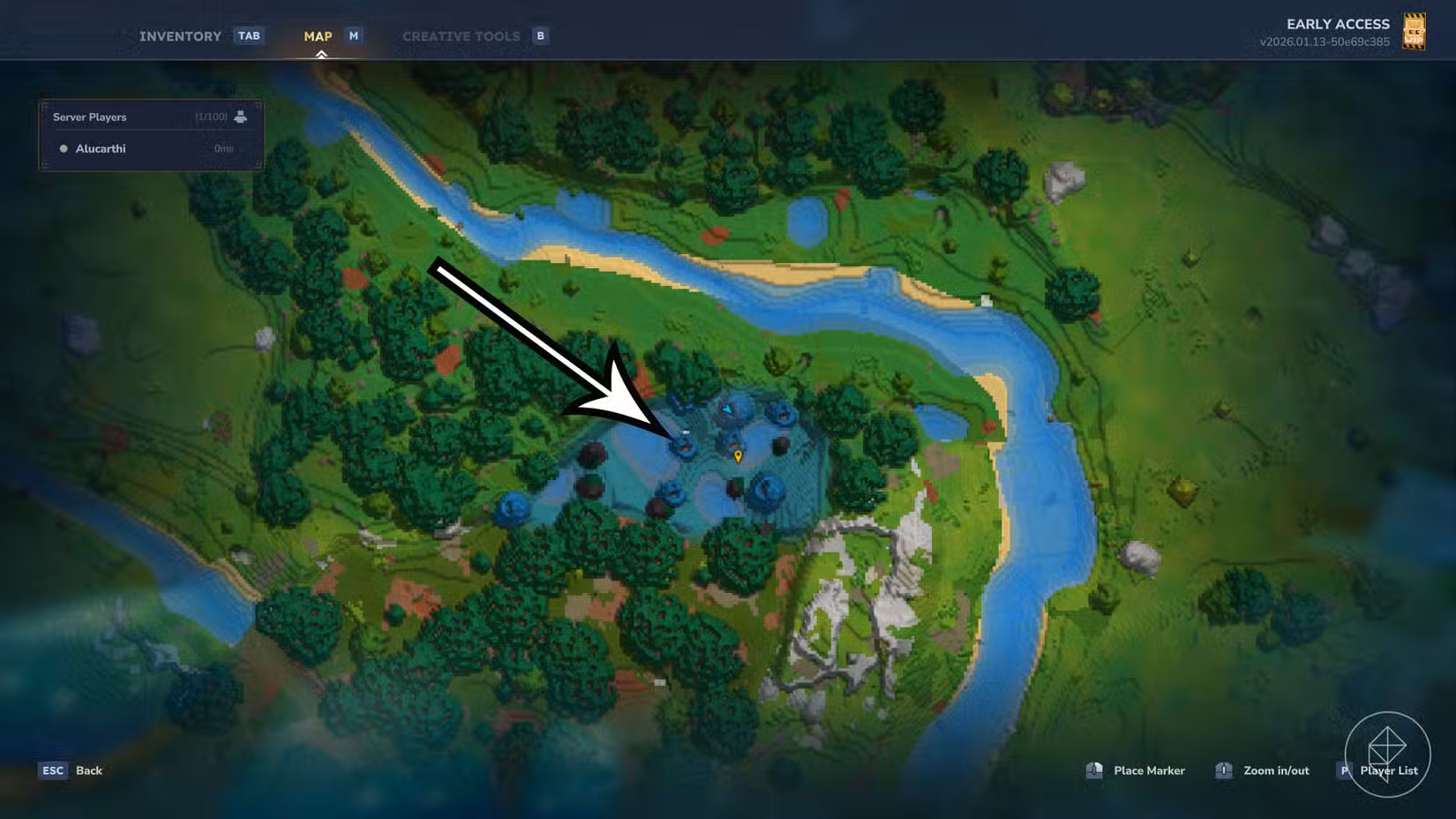Image resolution: width=1456 pixels, height=819 pixels.
Task: Select Alucarthi in the Server Players panel
Action: pos(101,148)
